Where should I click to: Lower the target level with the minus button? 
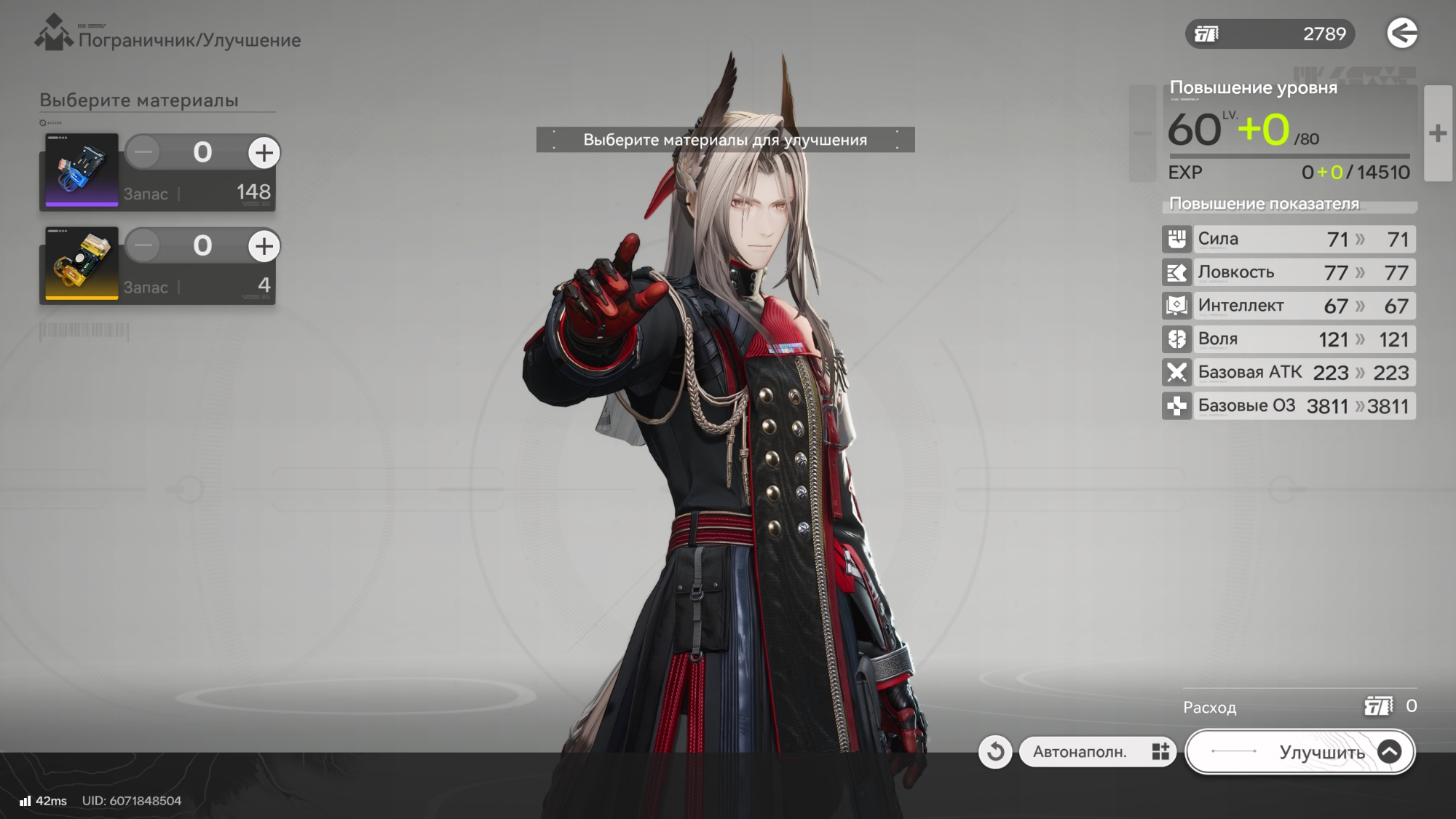pyautogui.click(x=1142, y=133)
